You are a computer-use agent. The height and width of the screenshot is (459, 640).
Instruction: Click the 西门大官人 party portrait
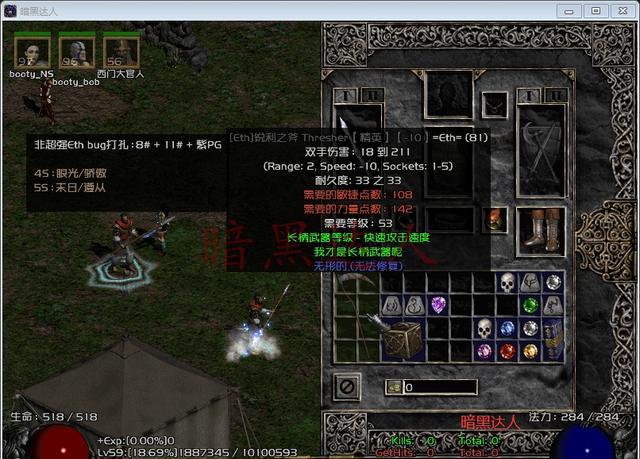[x=121, y=51]
